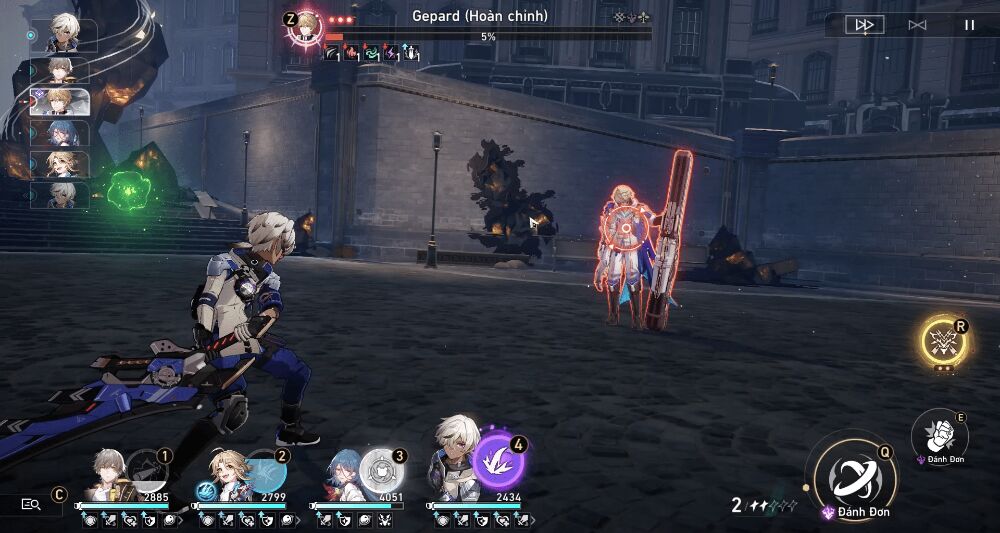Click the ultimate icon numbered 1
Image resolution: width=1000 pixels, height=533 pixels.
tap(146, 471)
